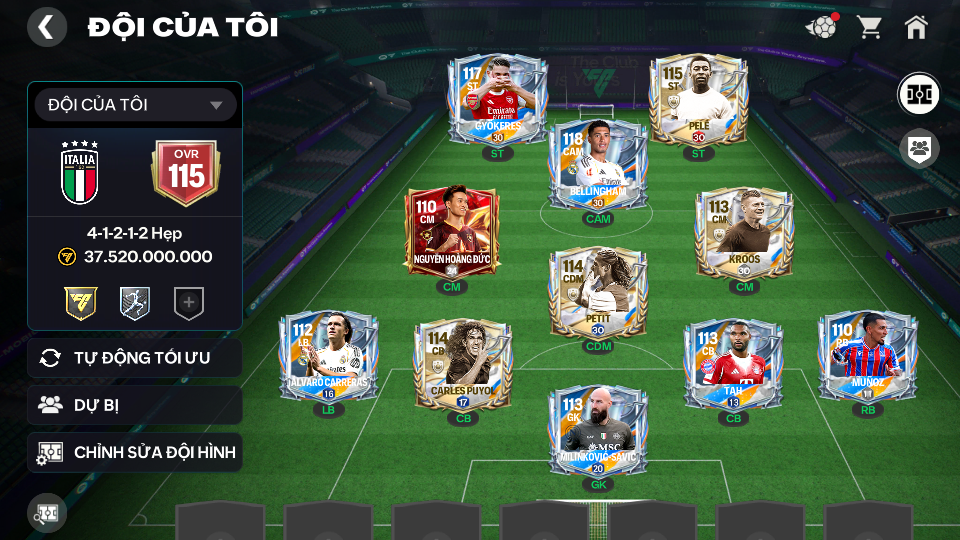
Task: Go back with the arrow button
Action: (x=46, y=27)
